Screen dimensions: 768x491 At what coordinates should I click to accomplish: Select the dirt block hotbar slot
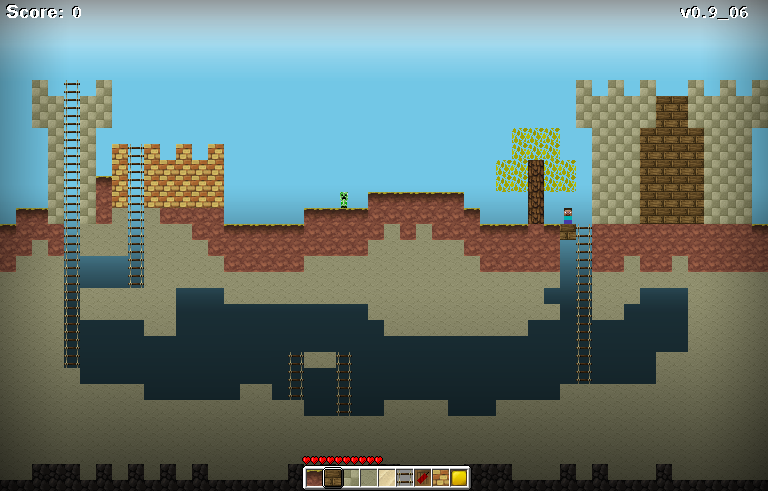315,478
